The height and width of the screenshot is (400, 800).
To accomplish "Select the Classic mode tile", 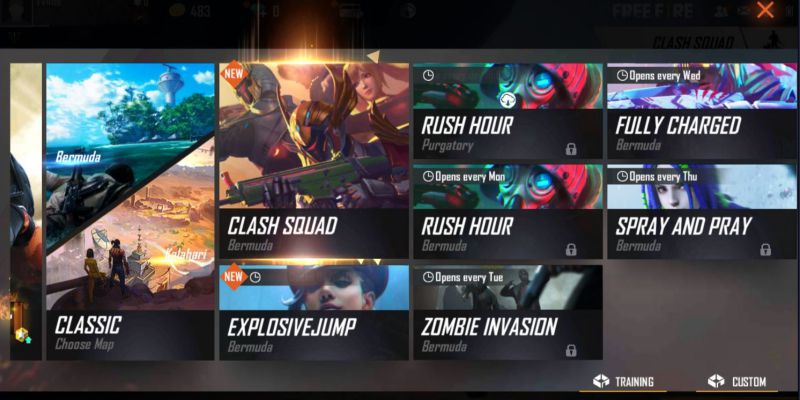I will click(x=130, y=210).
